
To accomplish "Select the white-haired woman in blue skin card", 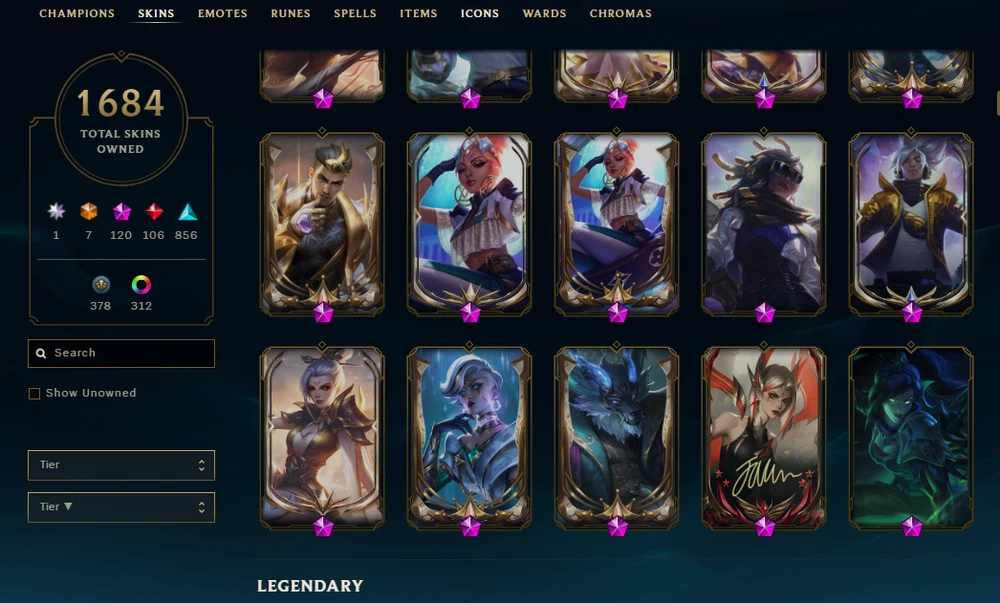I will (469, 437).
